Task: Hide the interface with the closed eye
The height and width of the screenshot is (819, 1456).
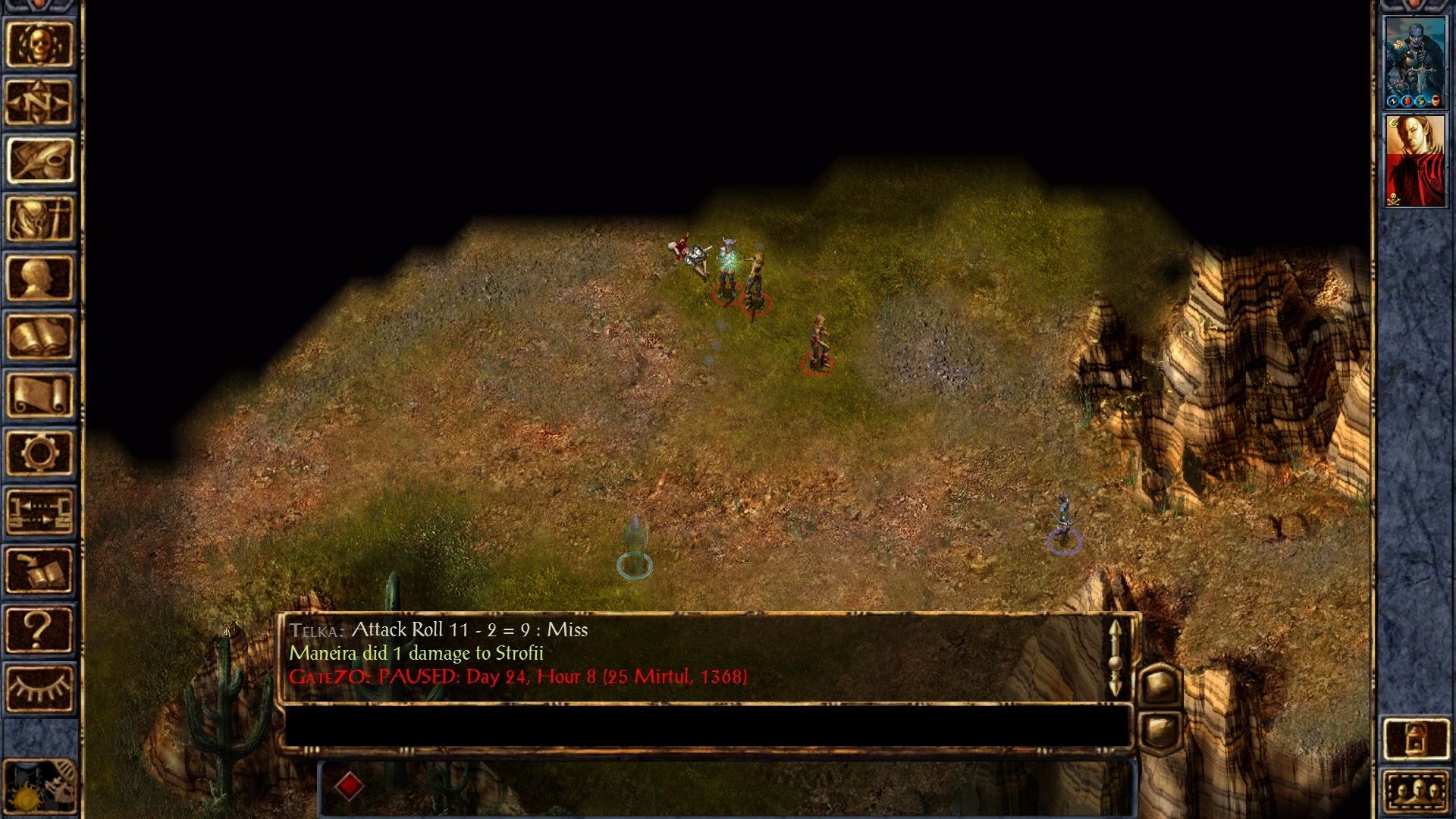Action: point(39,687)
